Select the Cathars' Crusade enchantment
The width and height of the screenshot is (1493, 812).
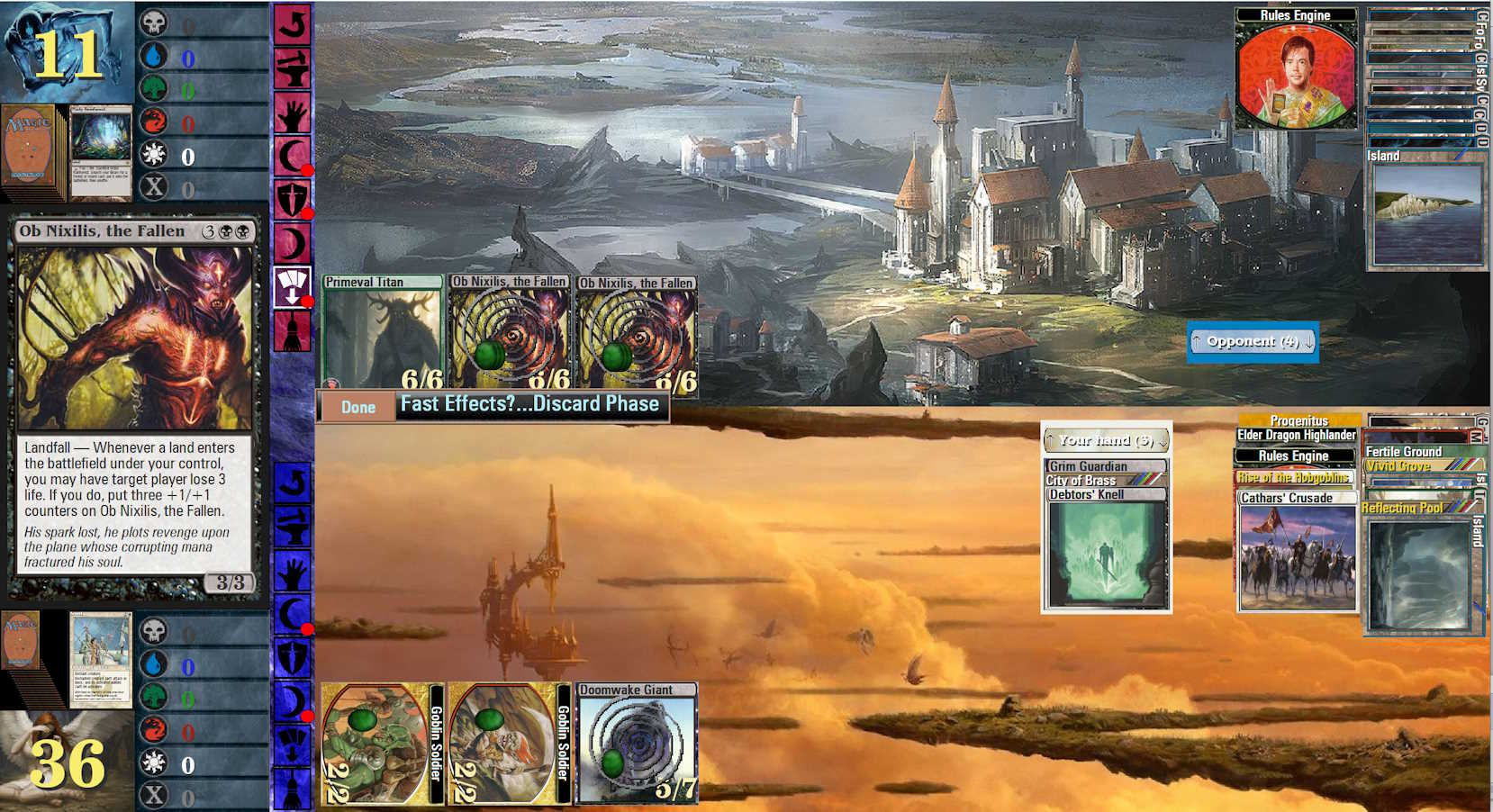point(1298,551)
